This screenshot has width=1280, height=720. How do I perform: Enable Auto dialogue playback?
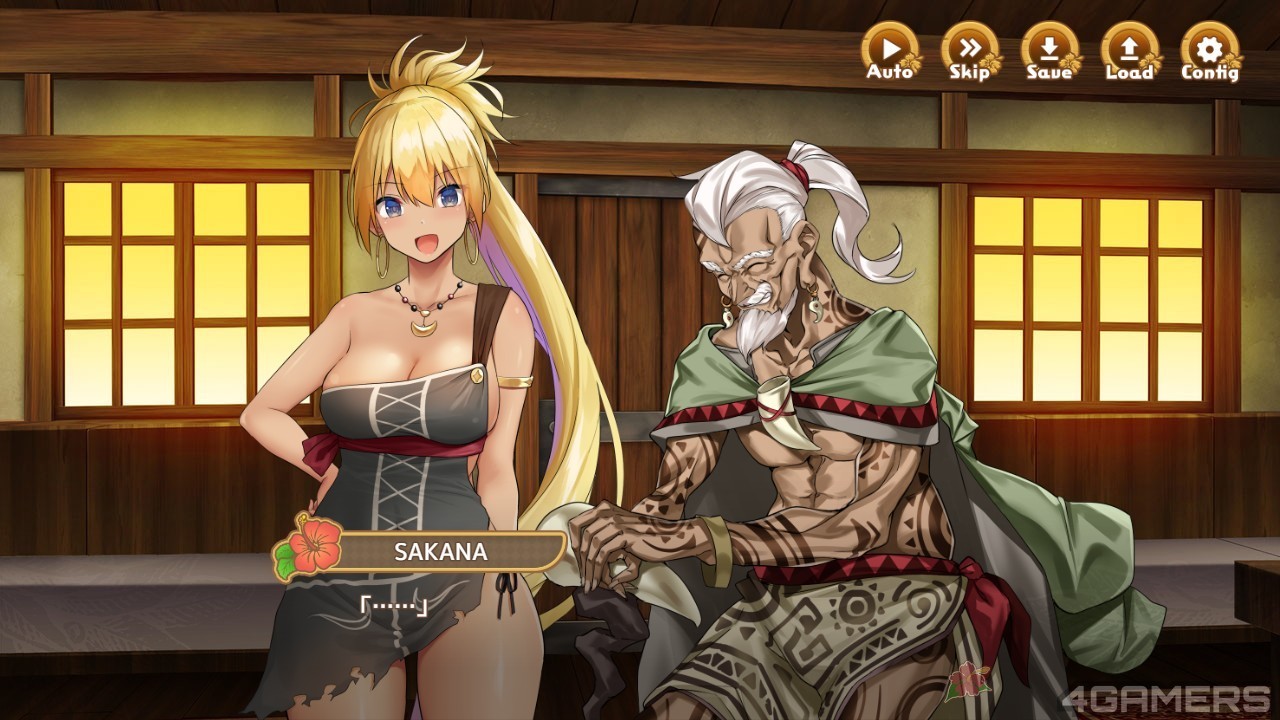pyautogui.click(x=889, y=52)
